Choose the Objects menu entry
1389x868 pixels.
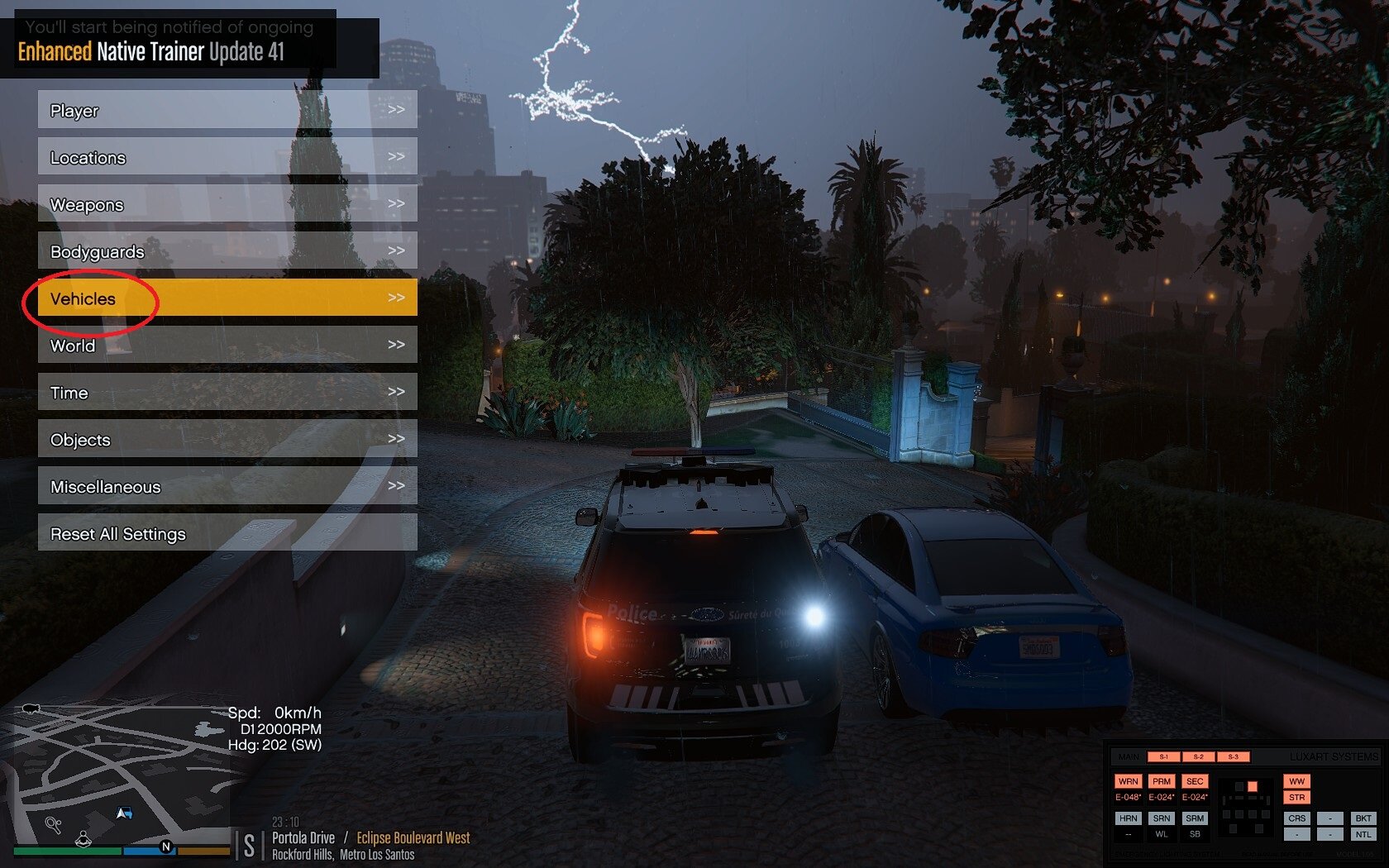[x=227, y=440]
